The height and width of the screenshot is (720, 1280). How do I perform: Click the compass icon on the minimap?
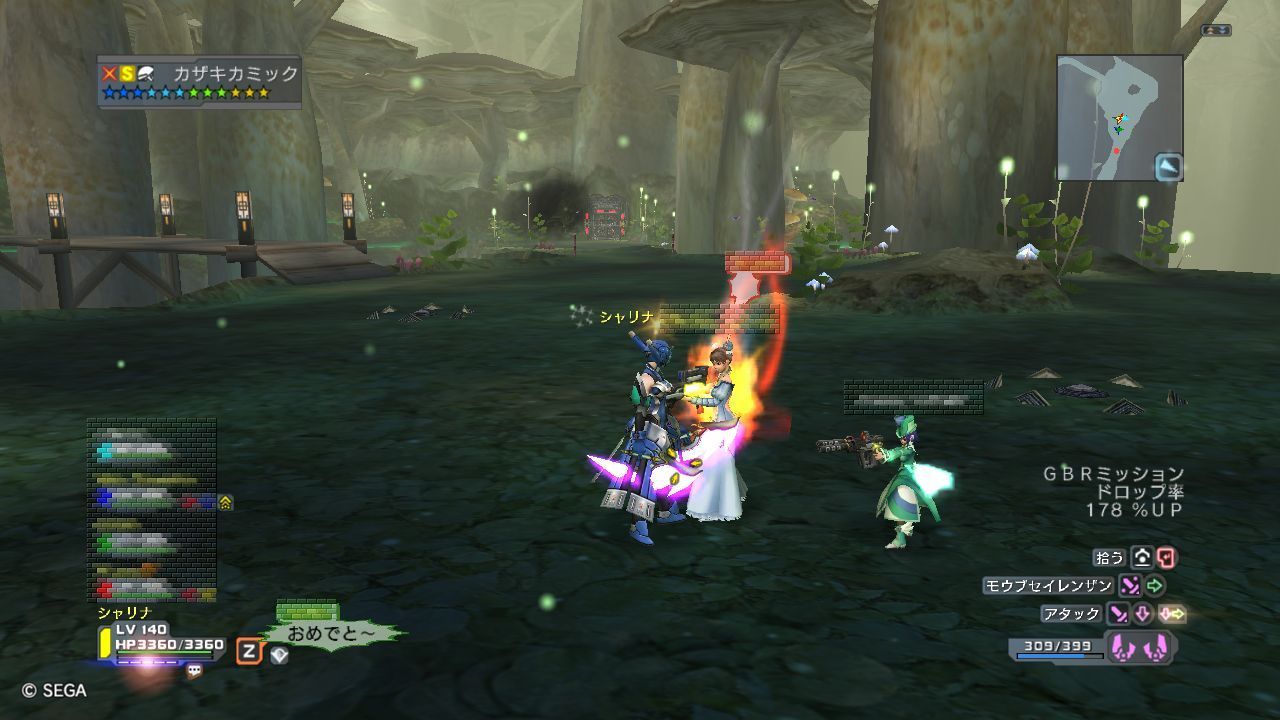click(1169, 167)
